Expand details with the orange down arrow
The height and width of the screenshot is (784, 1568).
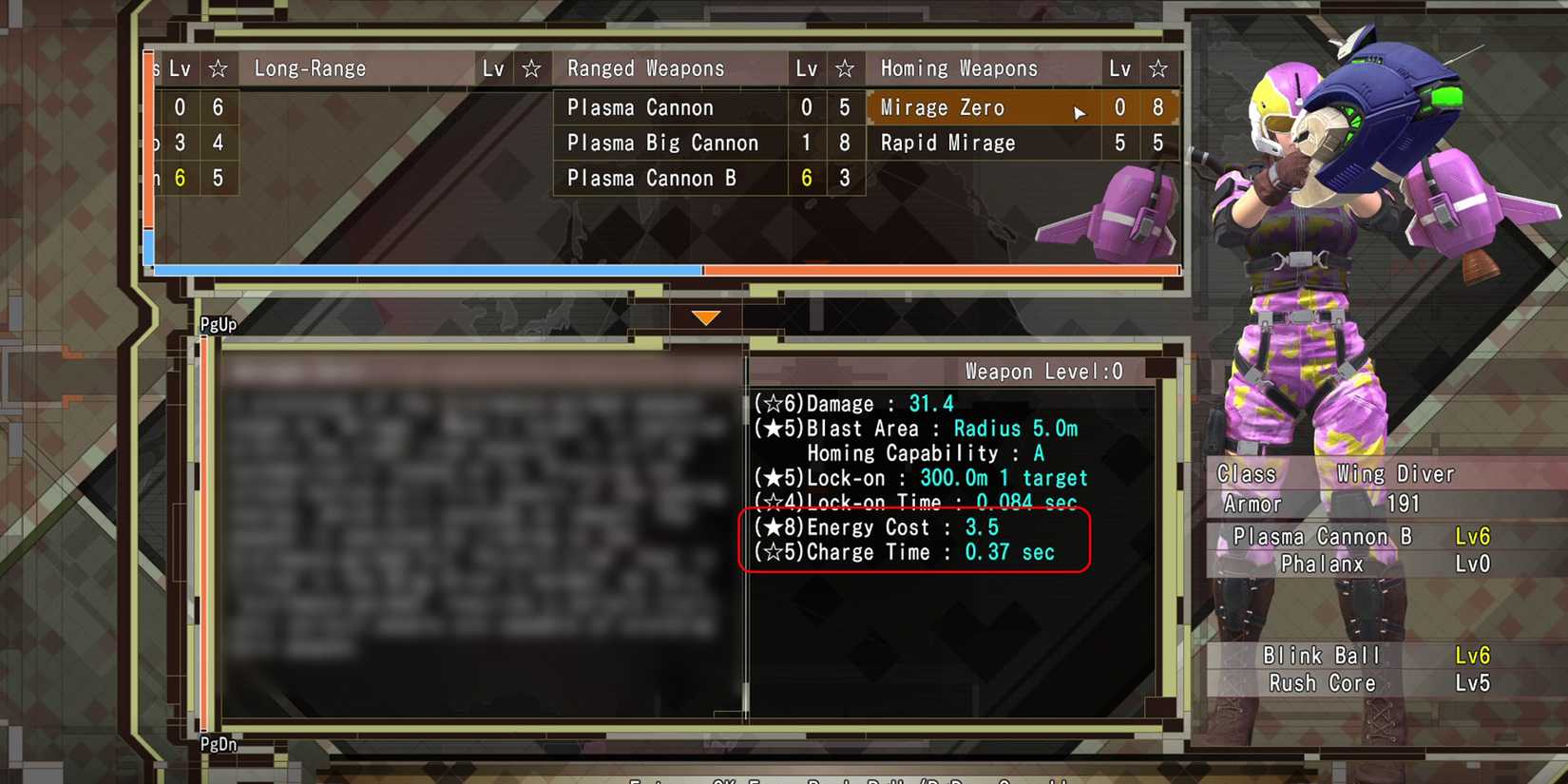(706, 316)
